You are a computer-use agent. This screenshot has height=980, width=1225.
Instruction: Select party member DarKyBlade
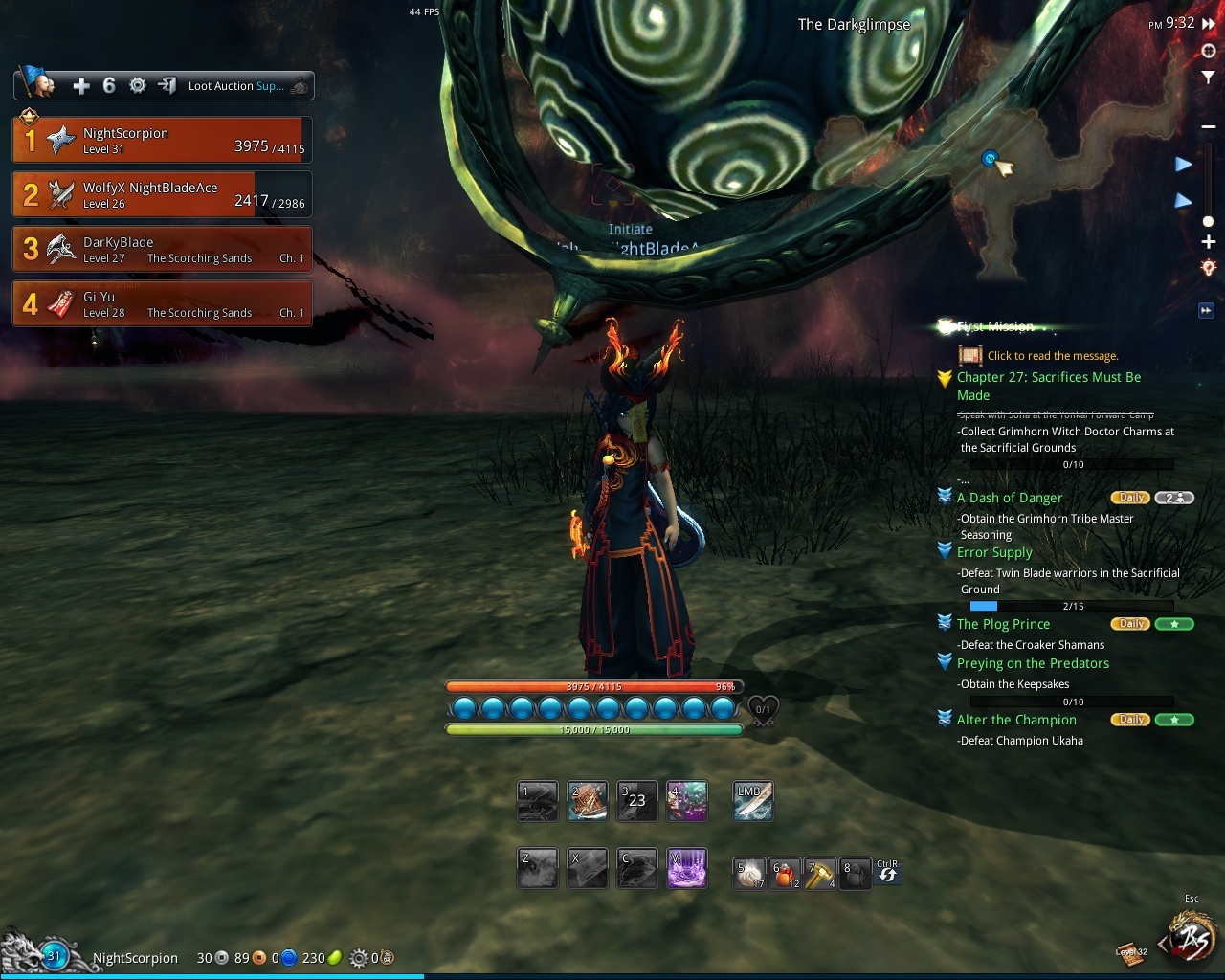click(161, 250)
